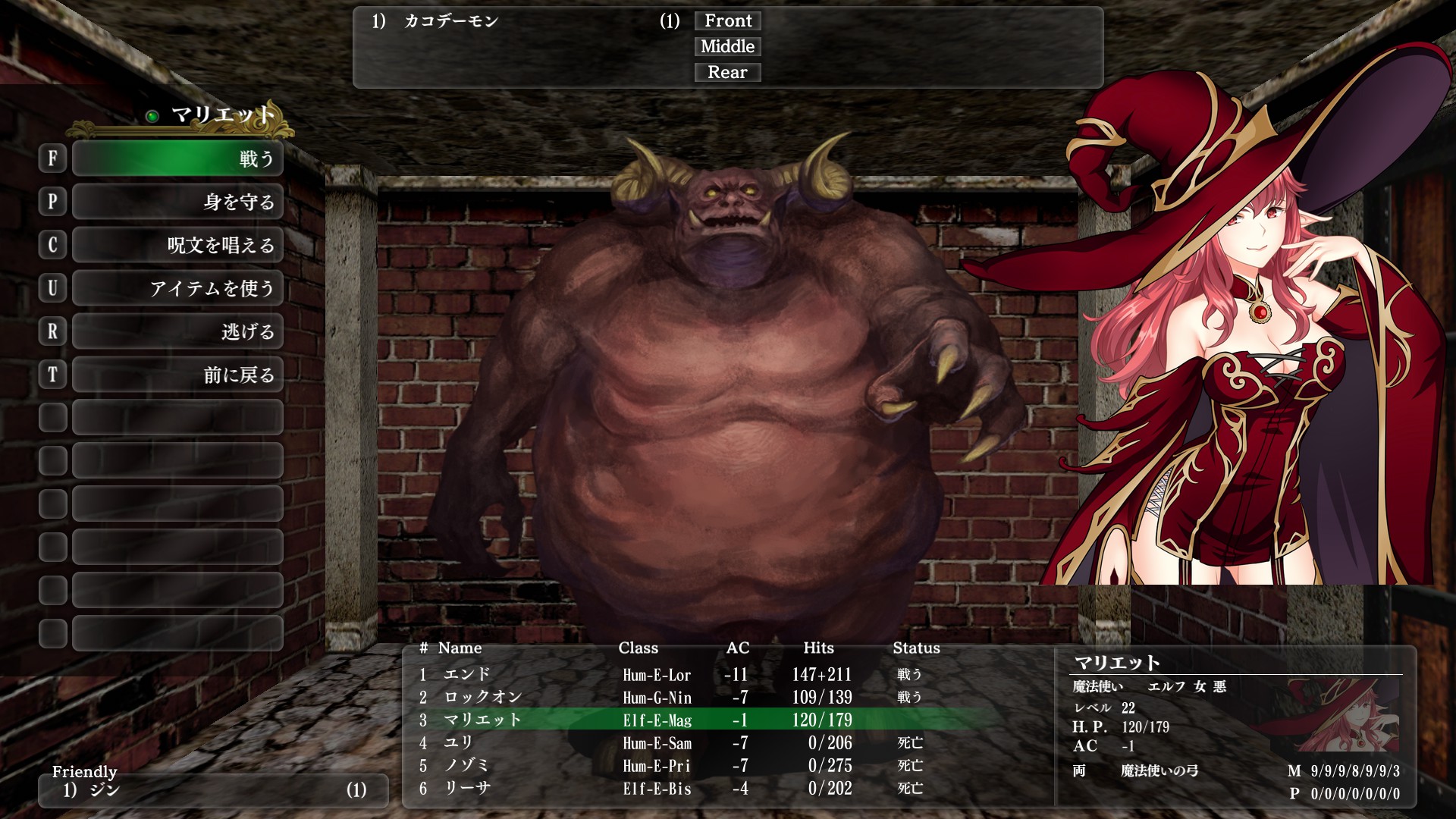The width and height of the screenshot is (1456, 819).
Task: Choose the Middle row button
Action: click(727, 47)
